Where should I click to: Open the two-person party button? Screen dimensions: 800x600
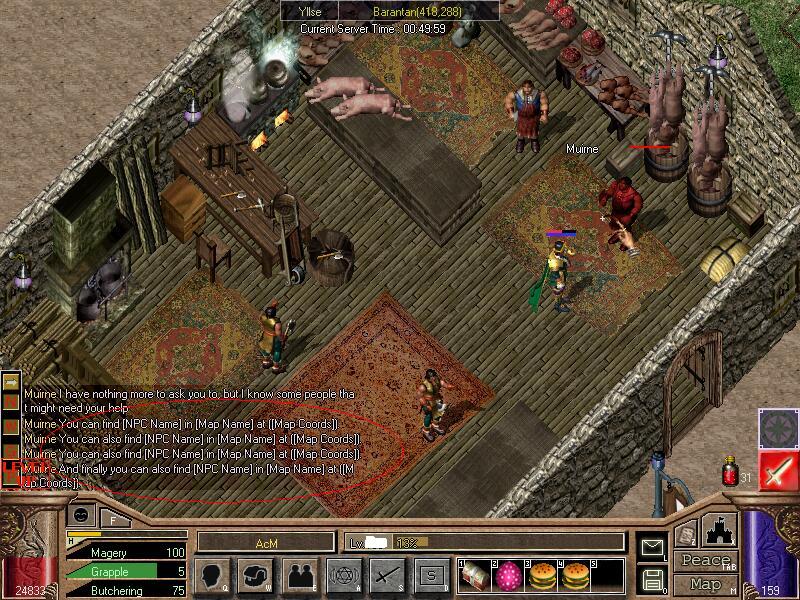coord(301,574)
